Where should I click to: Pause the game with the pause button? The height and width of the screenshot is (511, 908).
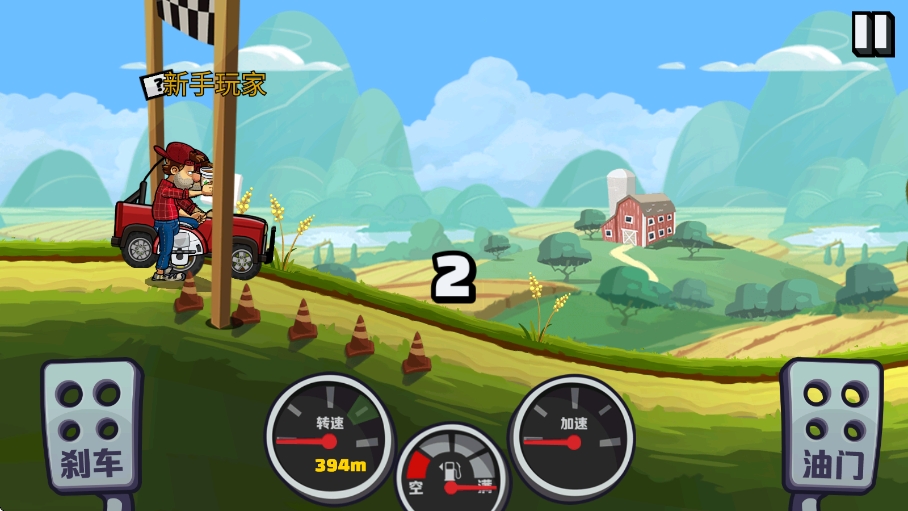[x=871, y=34]
